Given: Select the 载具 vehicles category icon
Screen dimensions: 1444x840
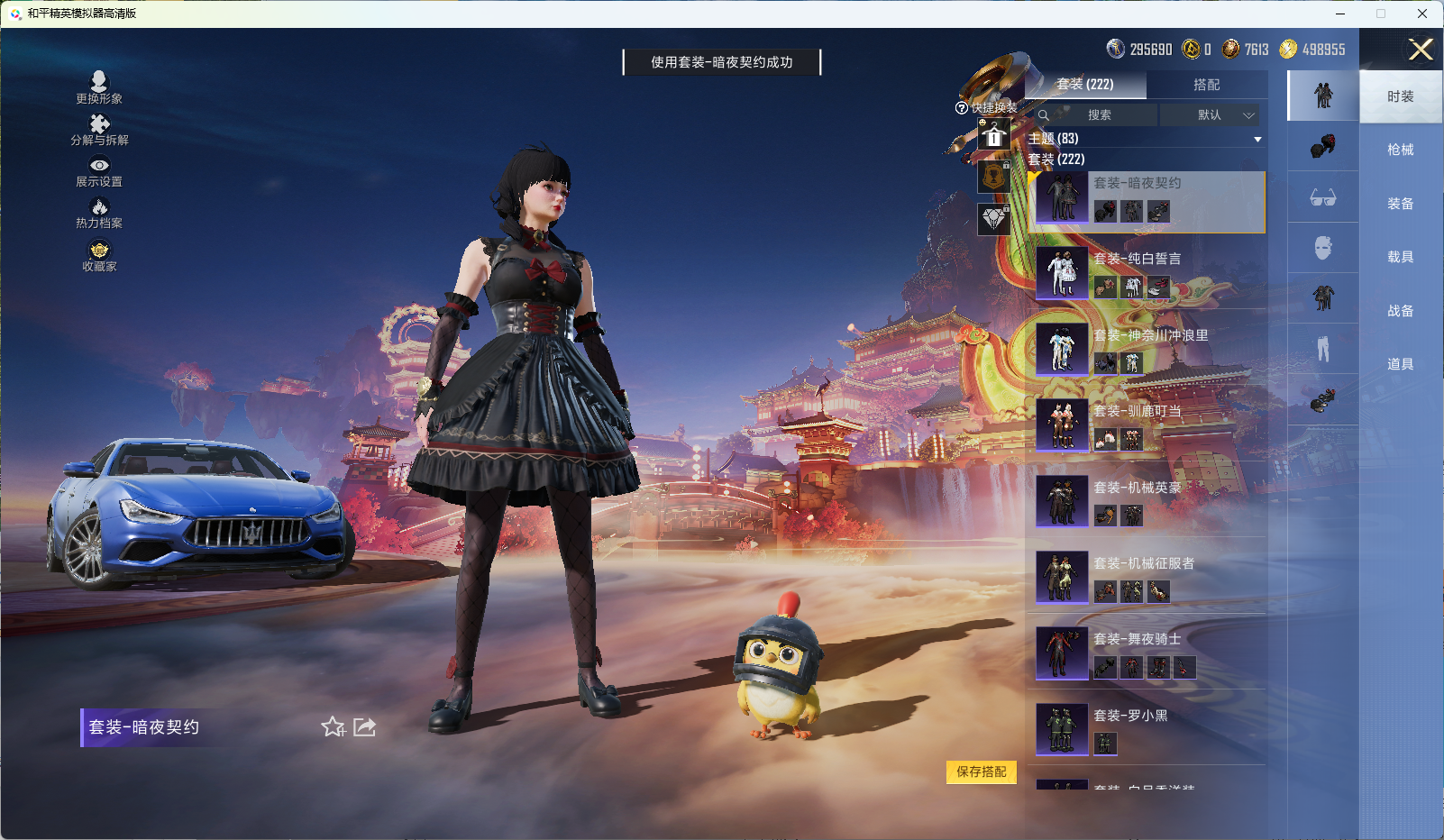Looking at the screenshot, I should pyautogui.click(x=1321, y=247).
